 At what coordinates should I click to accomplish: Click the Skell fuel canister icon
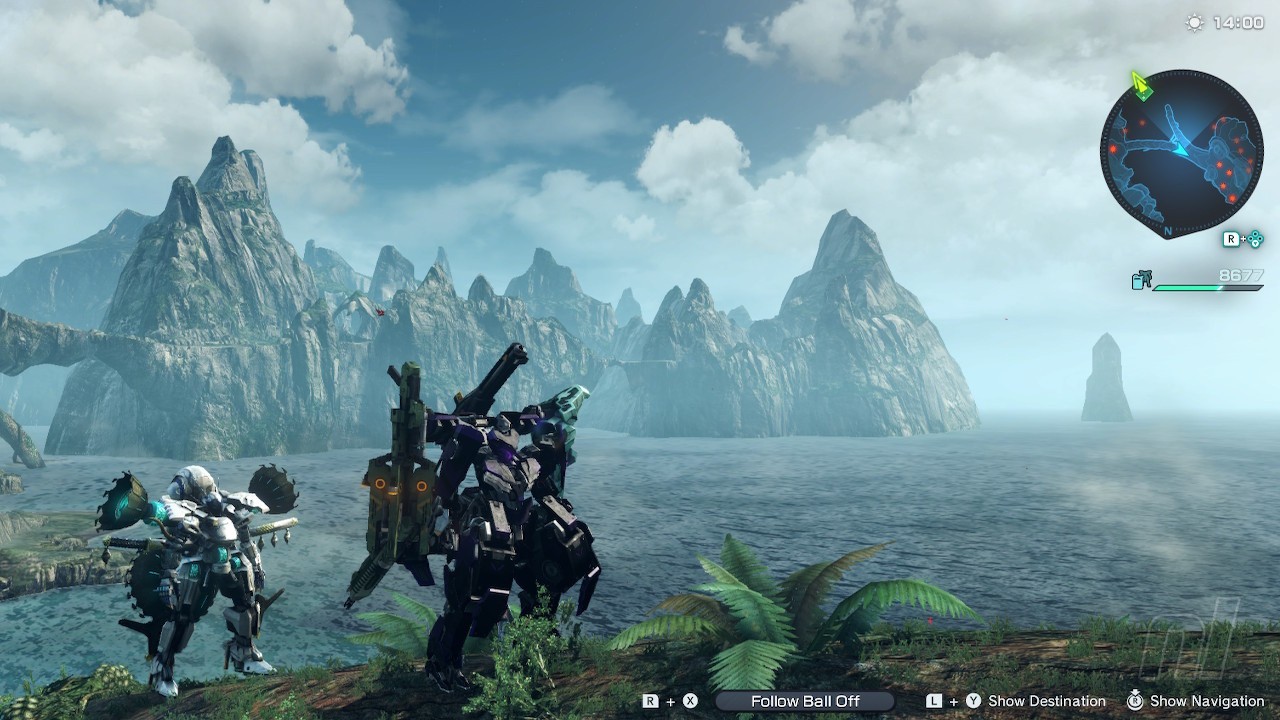1141,281
